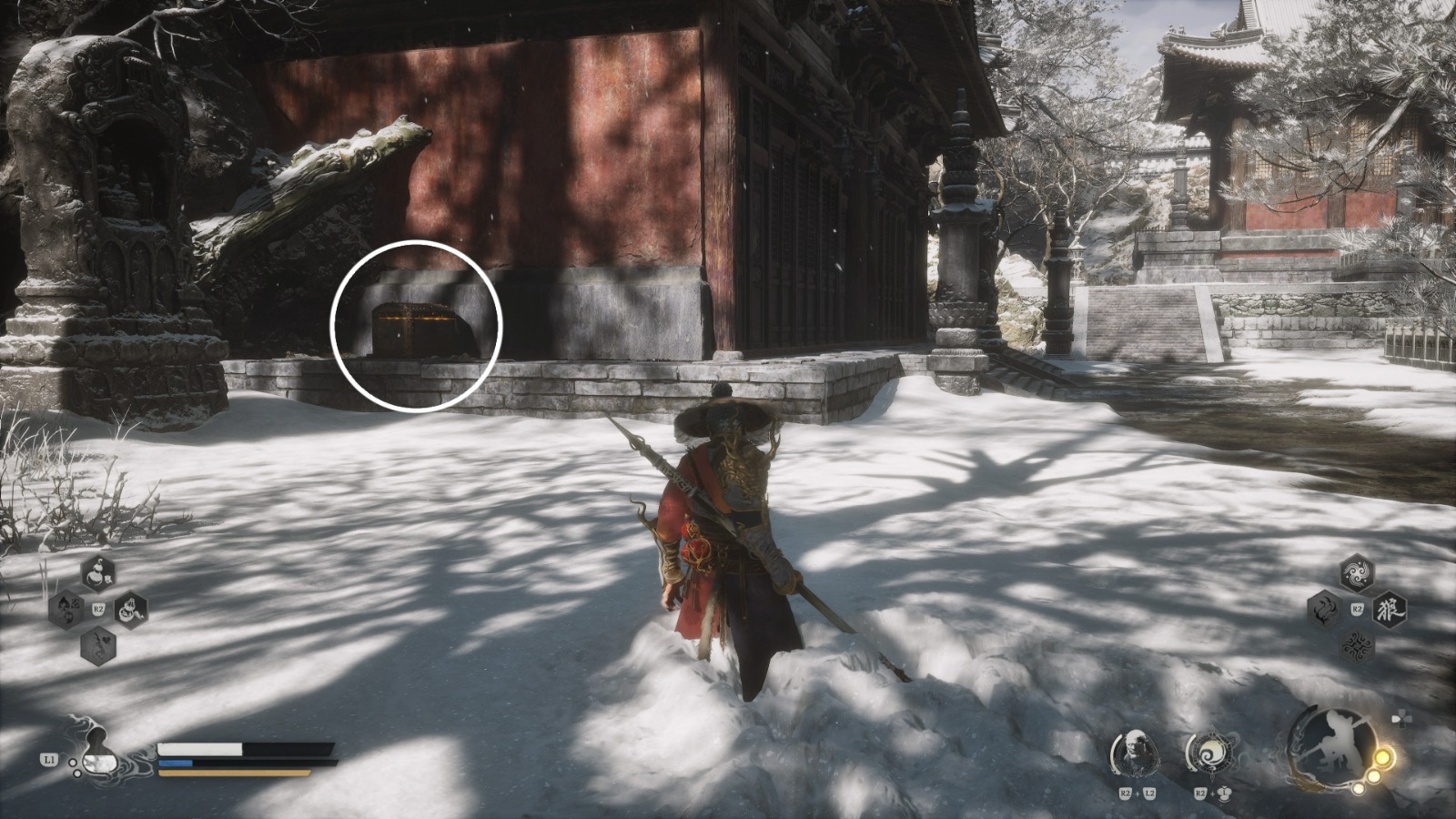Open the hand-and-heart item at the wheel bottom
Viewport: 1456px width, 819px height.
[x=96, y=645]
